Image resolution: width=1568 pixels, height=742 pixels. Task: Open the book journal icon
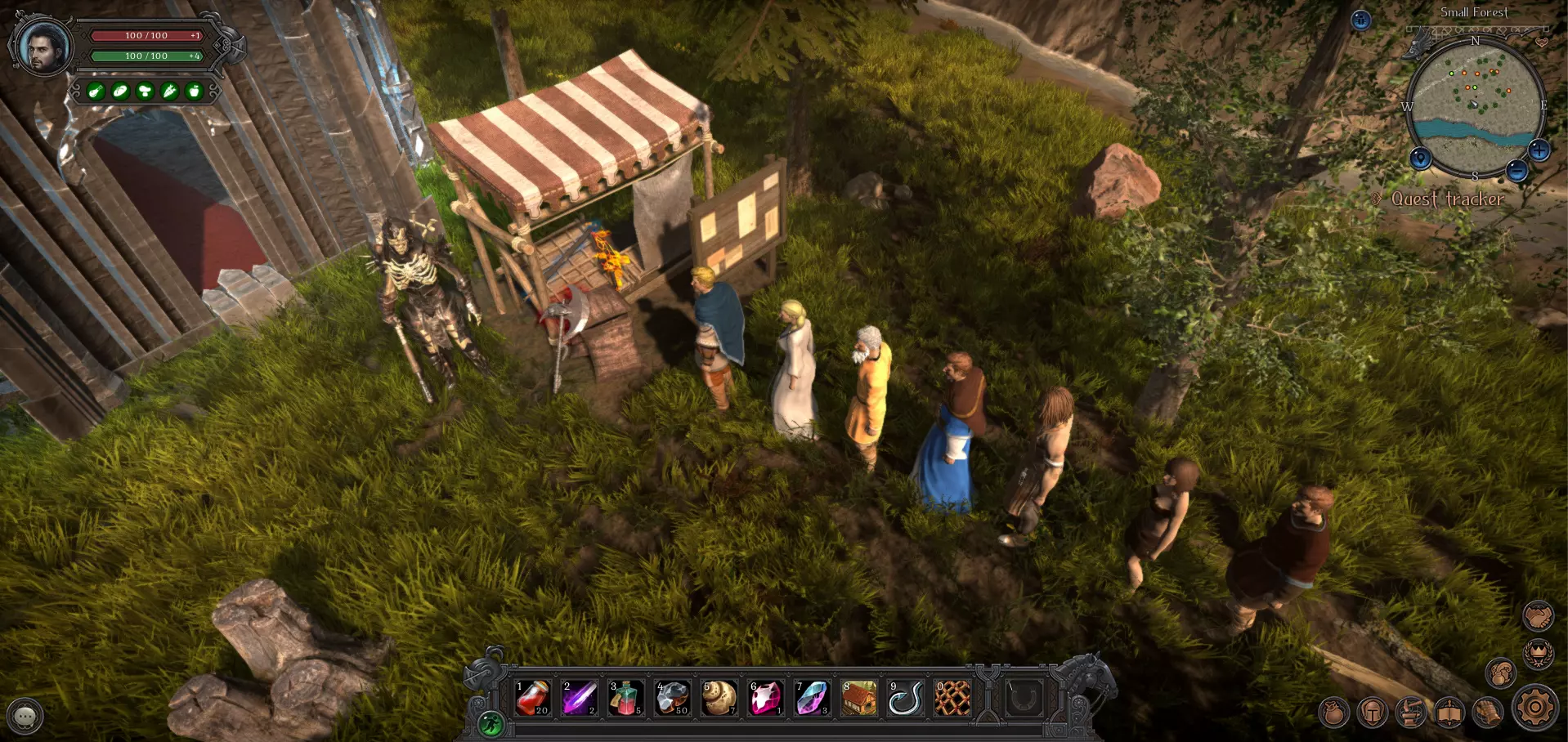click(1449, 713)
